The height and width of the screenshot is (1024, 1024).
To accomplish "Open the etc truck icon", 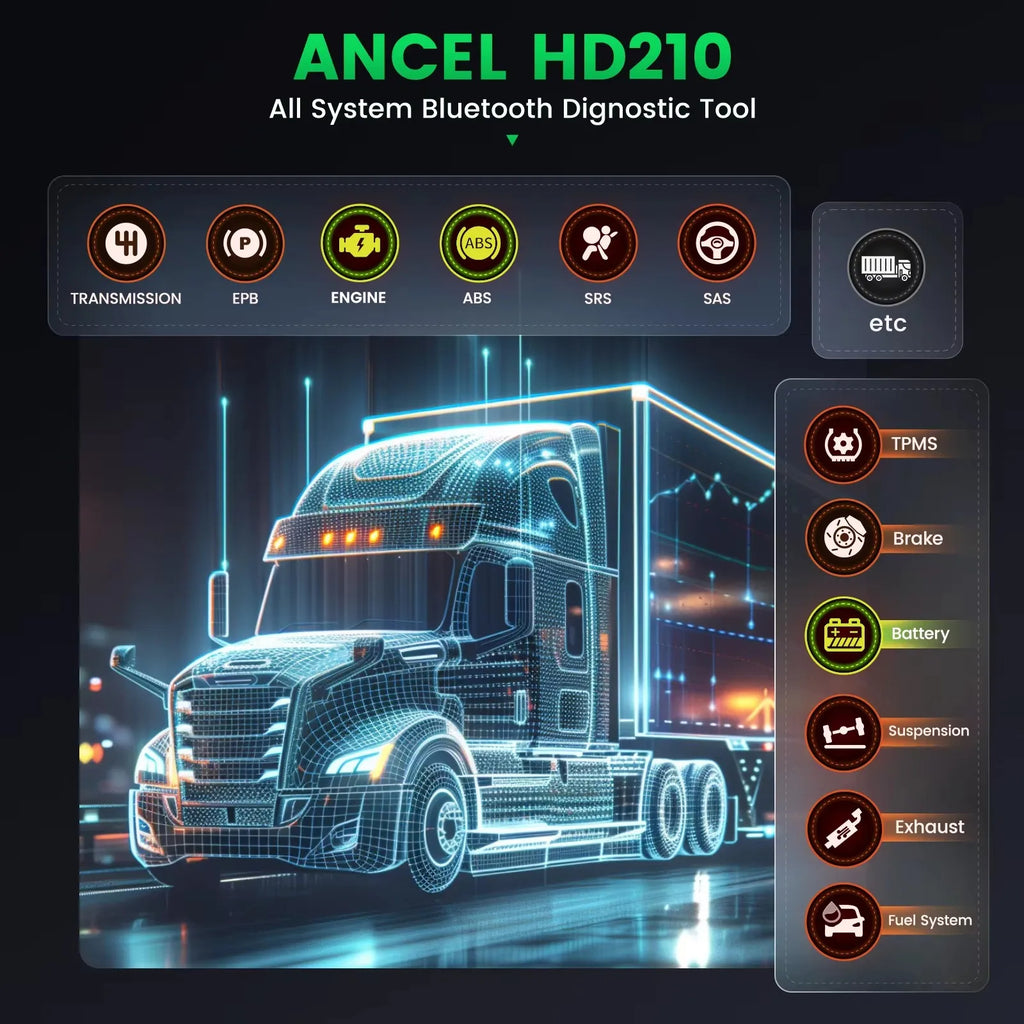I will click(886, 267).
